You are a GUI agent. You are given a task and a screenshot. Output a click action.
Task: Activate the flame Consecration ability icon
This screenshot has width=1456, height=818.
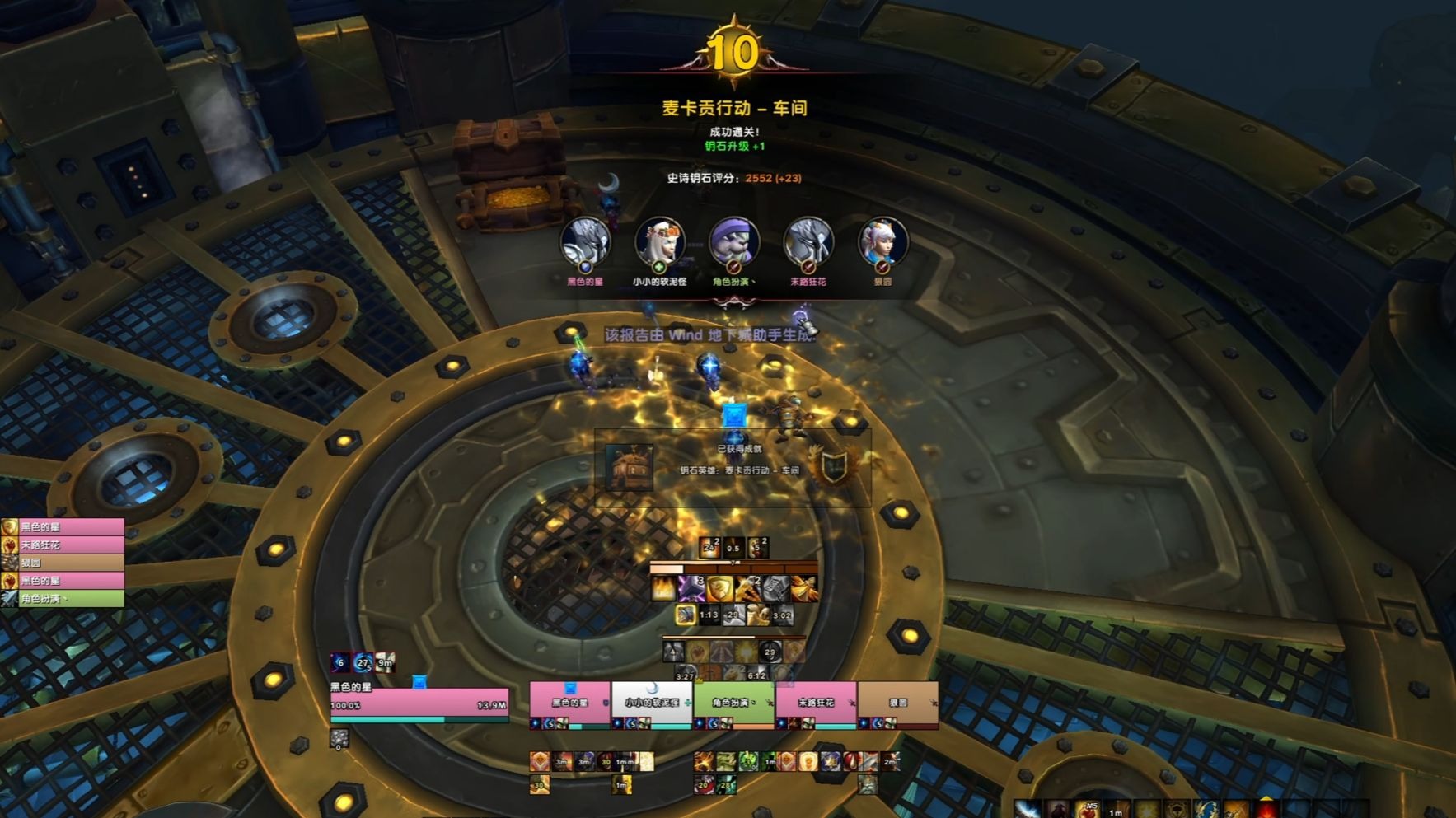click(x=663, y=588)
